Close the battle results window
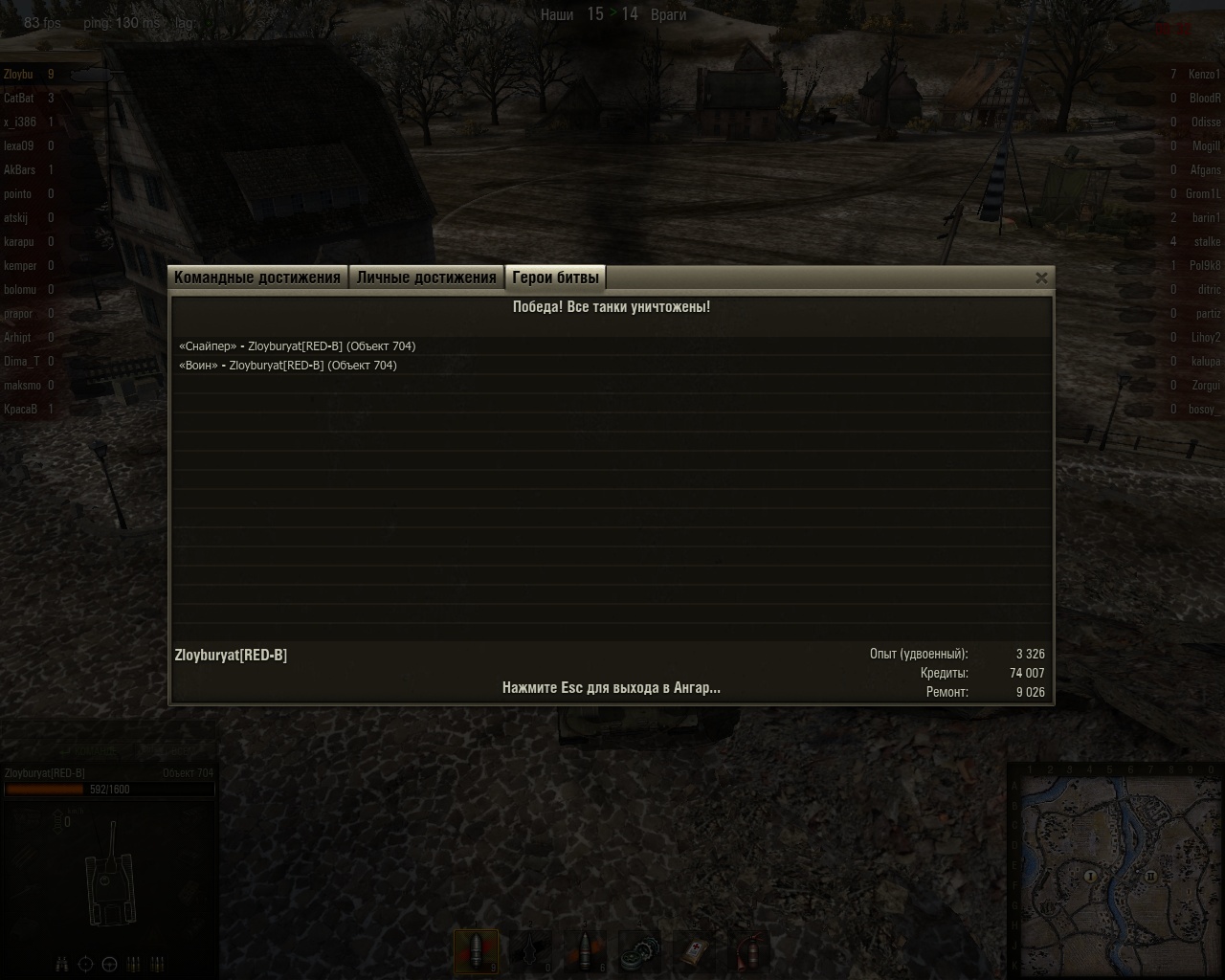The height and width of the screenshot is (980, 1225). click(x=1041, y=278)
